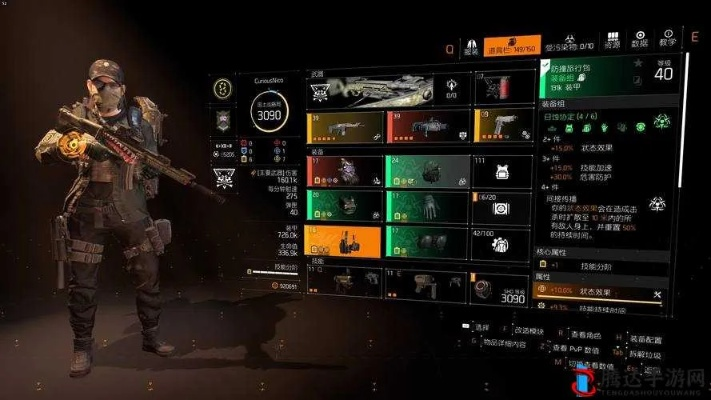Select the highlighted orange holster slot
The width and height of the screenshot is (711, 400).
tap(344, 242)
